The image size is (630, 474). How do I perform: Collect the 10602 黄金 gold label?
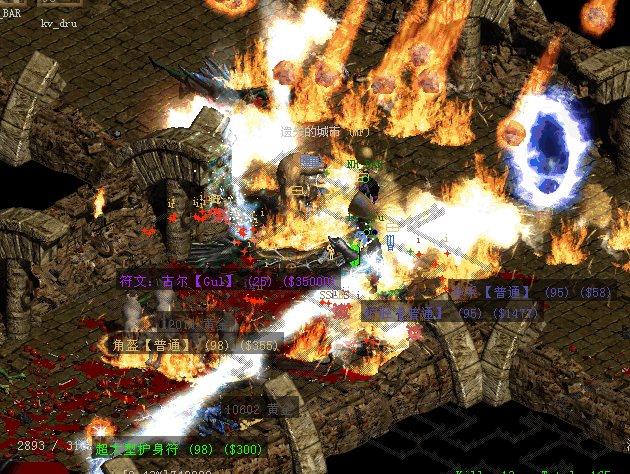258,408
